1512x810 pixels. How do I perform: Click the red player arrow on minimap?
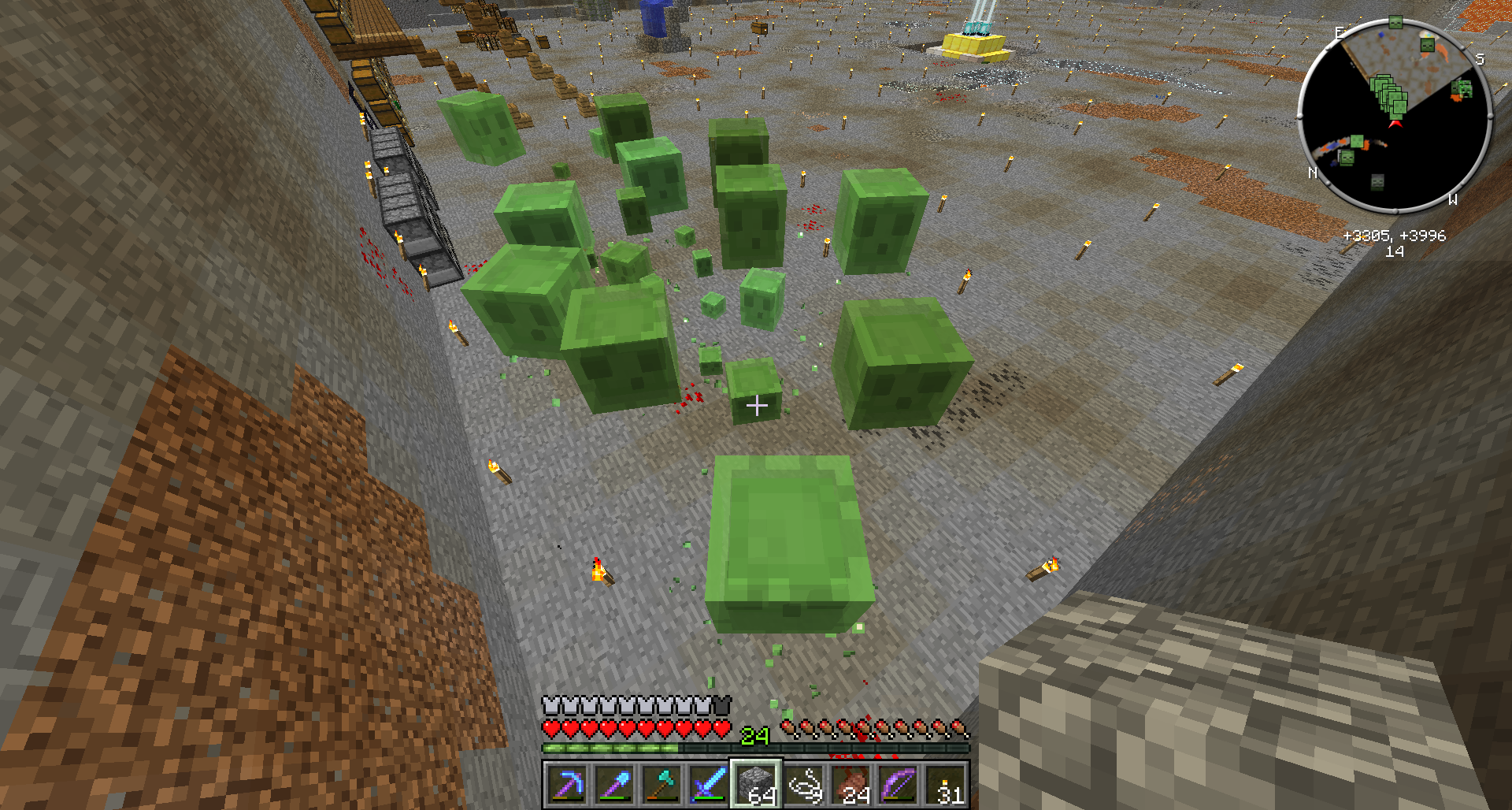tap(1395, 124)
